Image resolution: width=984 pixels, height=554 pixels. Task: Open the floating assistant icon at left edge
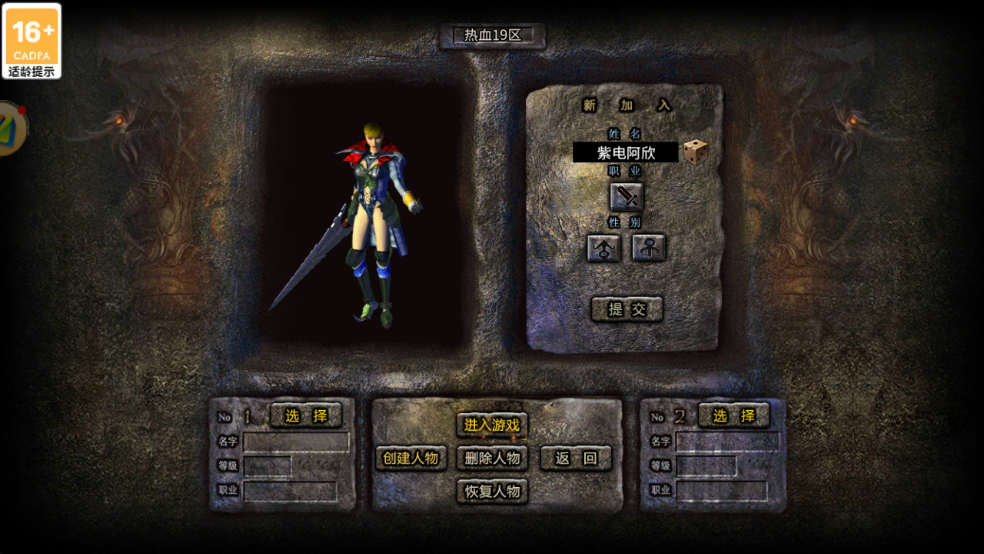10,128
